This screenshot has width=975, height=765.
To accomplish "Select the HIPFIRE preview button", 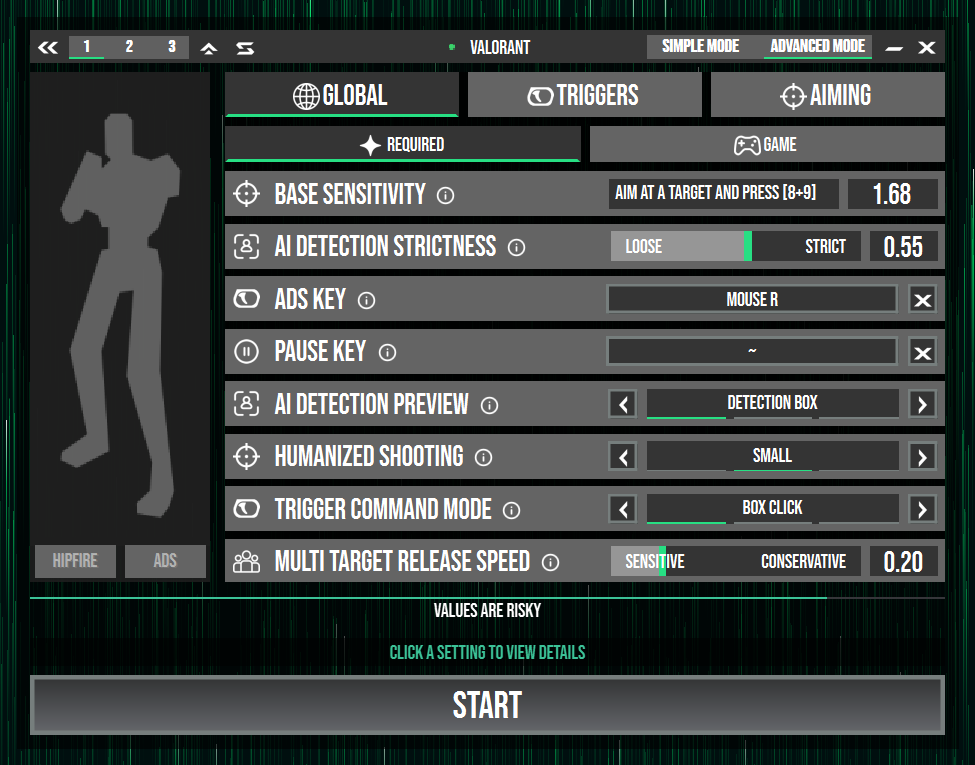I will coord(75,561).
